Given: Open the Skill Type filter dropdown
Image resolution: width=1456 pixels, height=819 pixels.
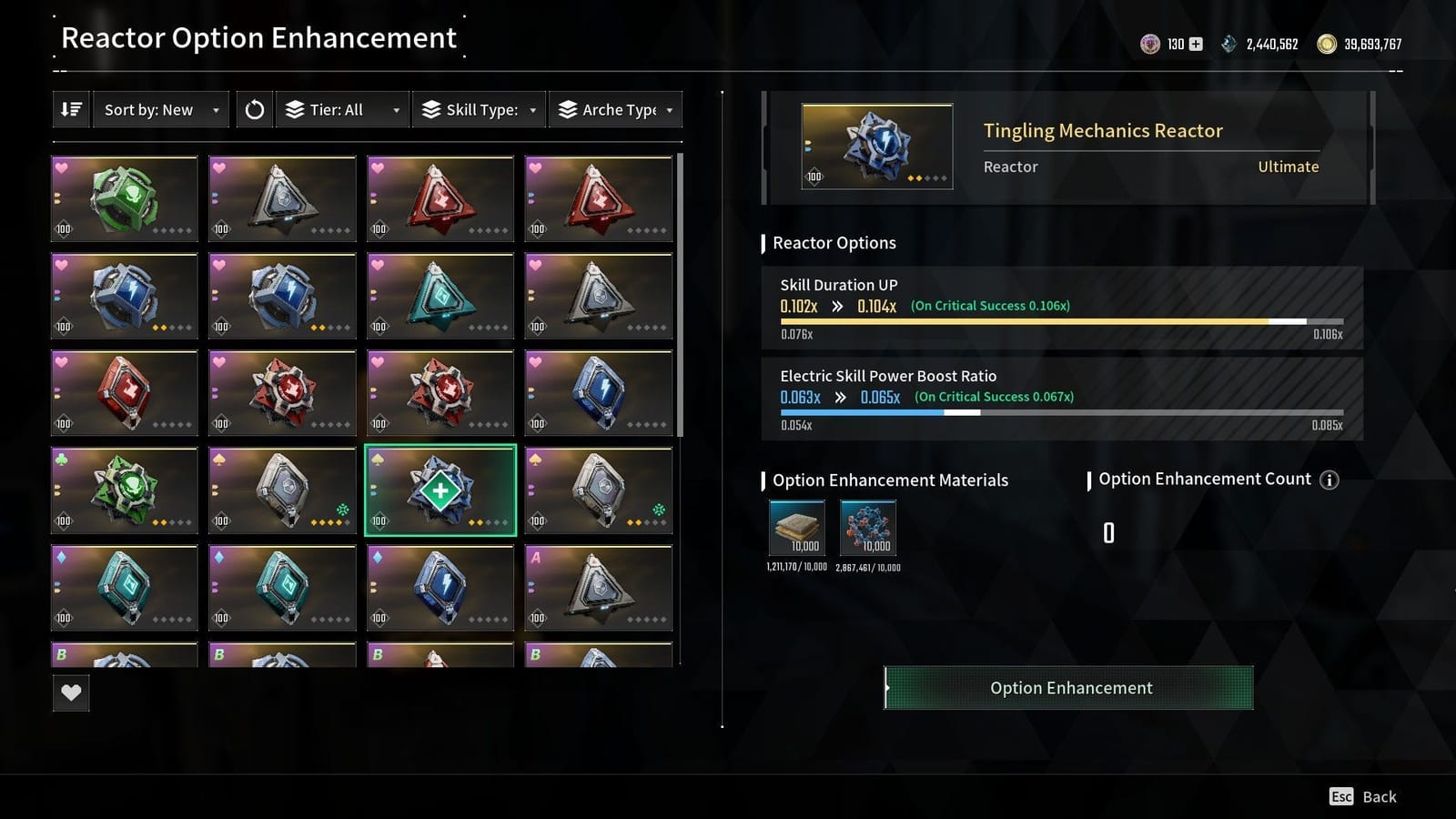Looking at the screenshot, I should coord(479,110).
